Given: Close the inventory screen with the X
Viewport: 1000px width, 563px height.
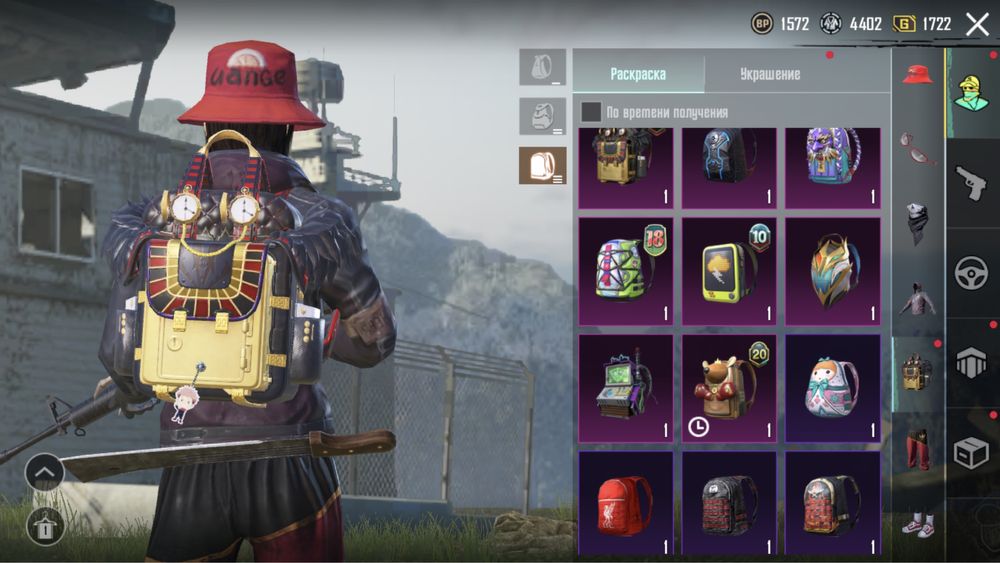Looking at the screenshot, I should [977, 25].
